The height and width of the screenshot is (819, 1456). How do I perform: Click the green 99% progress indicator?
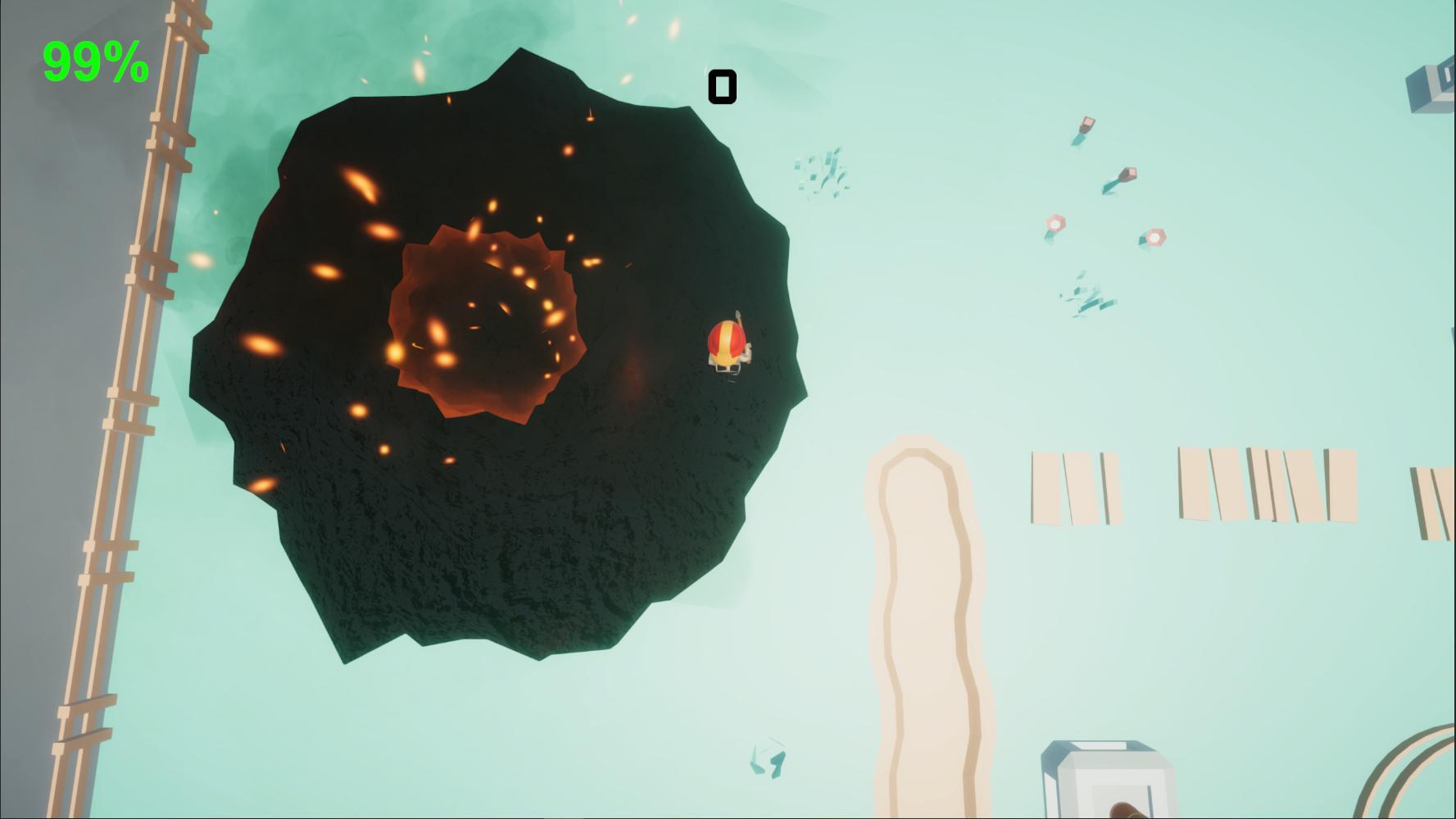click(95, 60)
